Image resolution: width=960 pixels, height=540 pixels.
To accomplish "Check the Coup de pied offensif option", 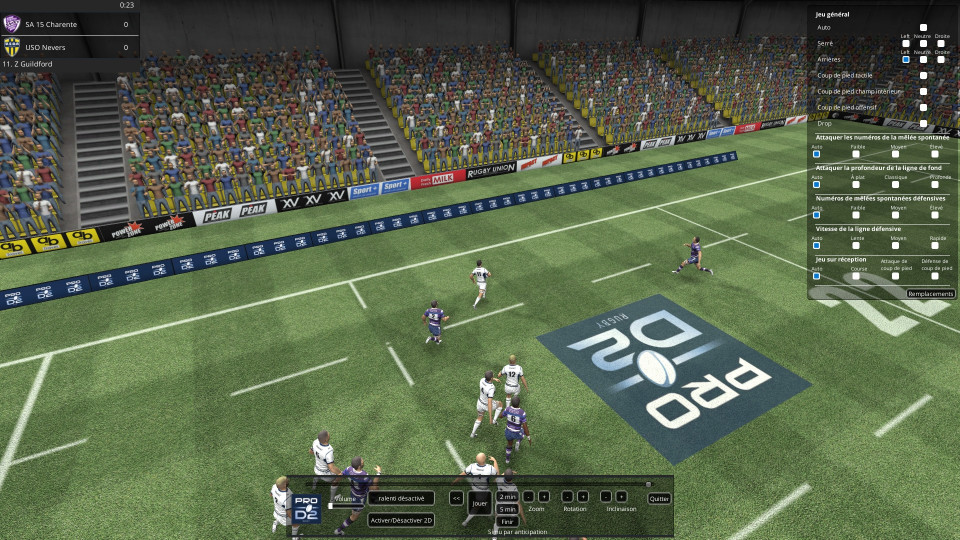I will coord(923,107).
